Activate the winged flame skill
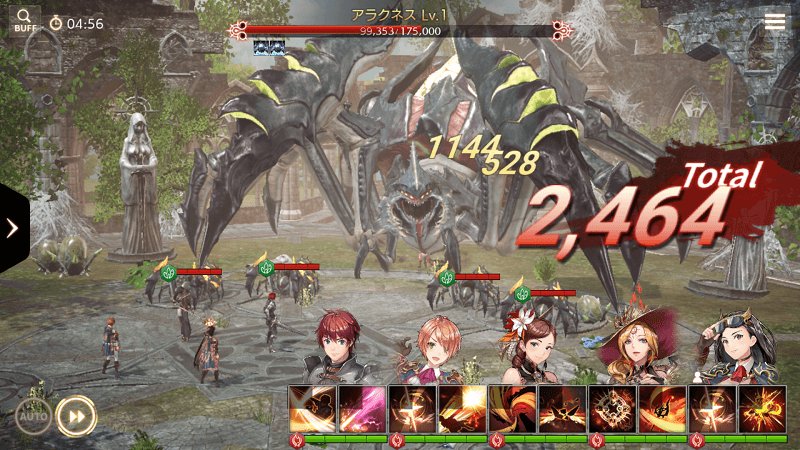This screenshot has width=800, height=450. (562, 409)
